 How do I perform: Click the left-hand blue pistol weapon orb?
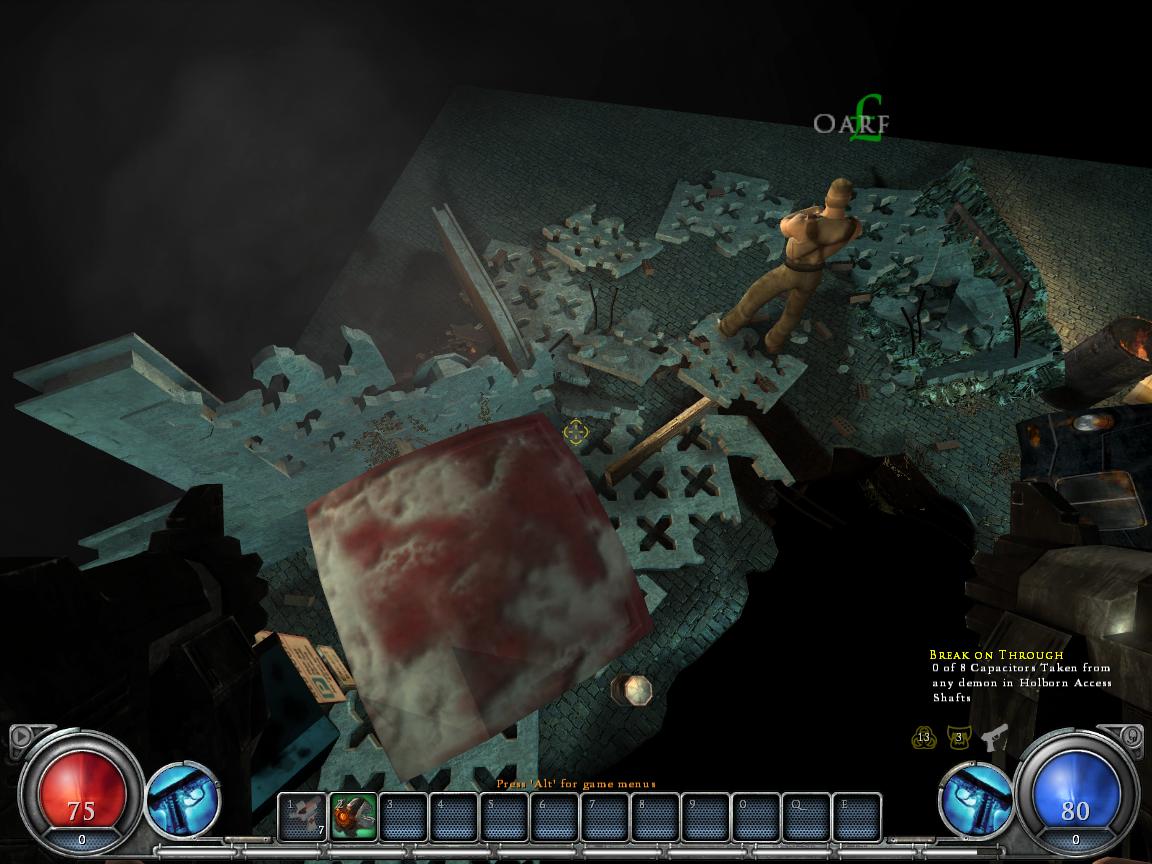pyautogui.click(x=183, y=799)
